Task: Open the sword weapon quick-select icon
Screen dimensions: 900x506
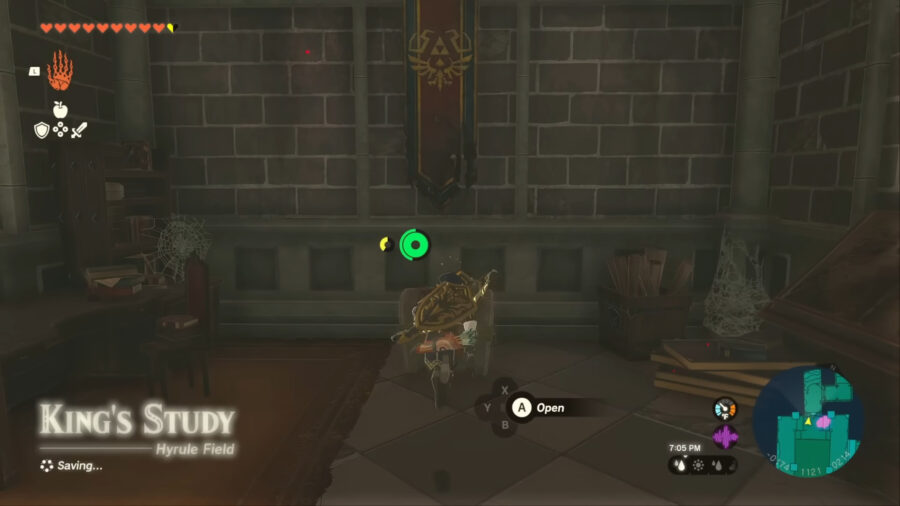Action: (79, 130)
